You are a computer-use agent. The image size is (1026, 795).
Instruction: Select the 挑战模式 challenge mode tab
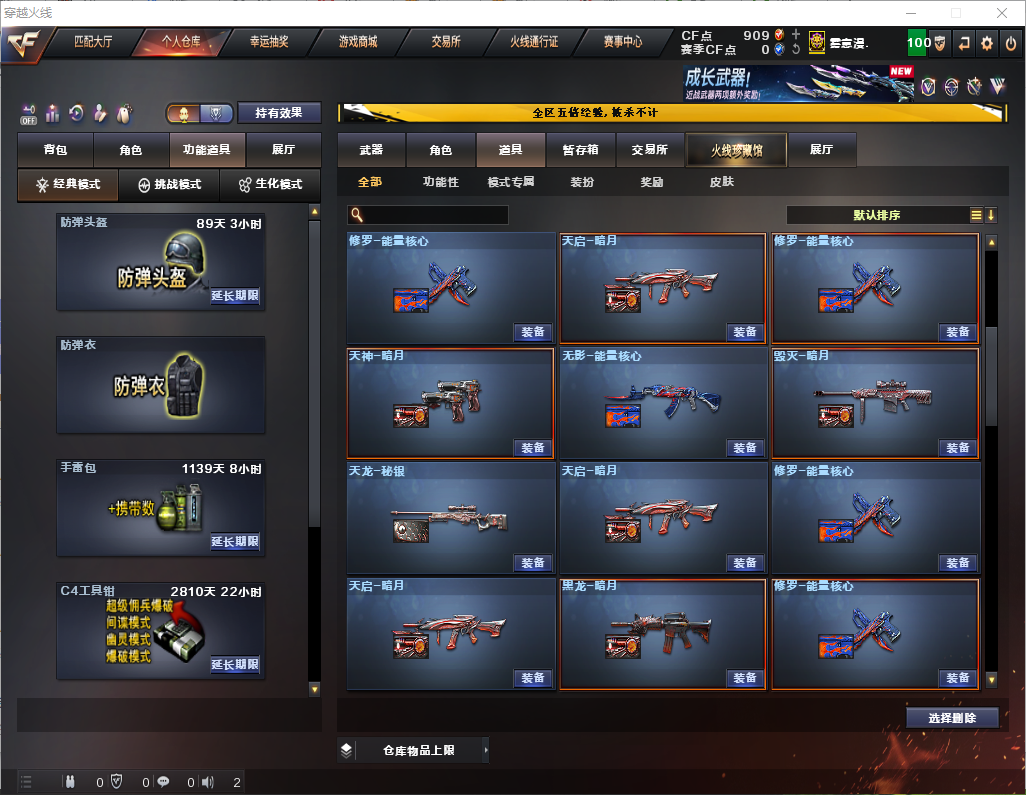[170, 185]
